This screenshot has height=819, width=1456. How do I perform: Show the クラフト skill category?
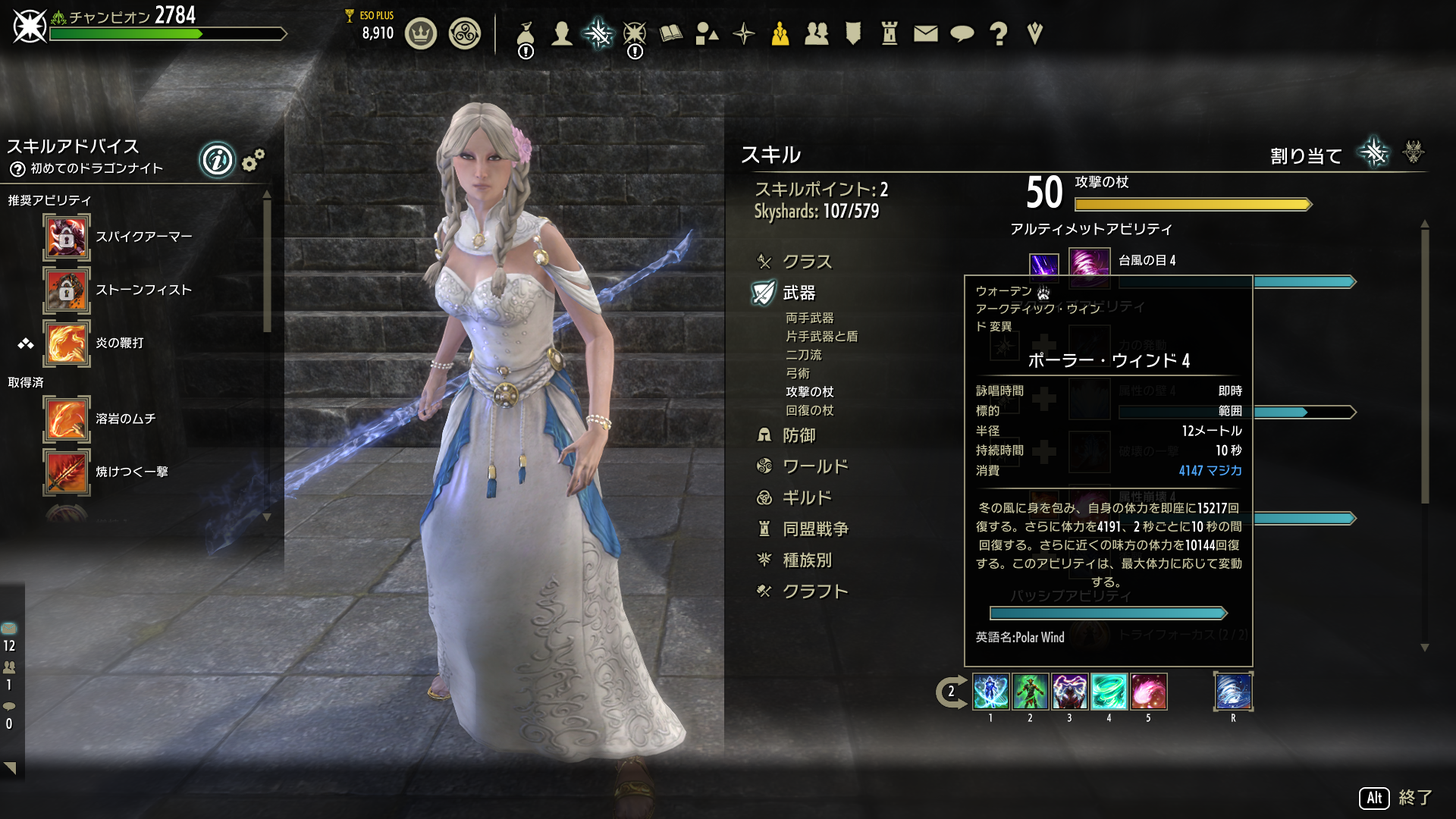click(814, 591)
